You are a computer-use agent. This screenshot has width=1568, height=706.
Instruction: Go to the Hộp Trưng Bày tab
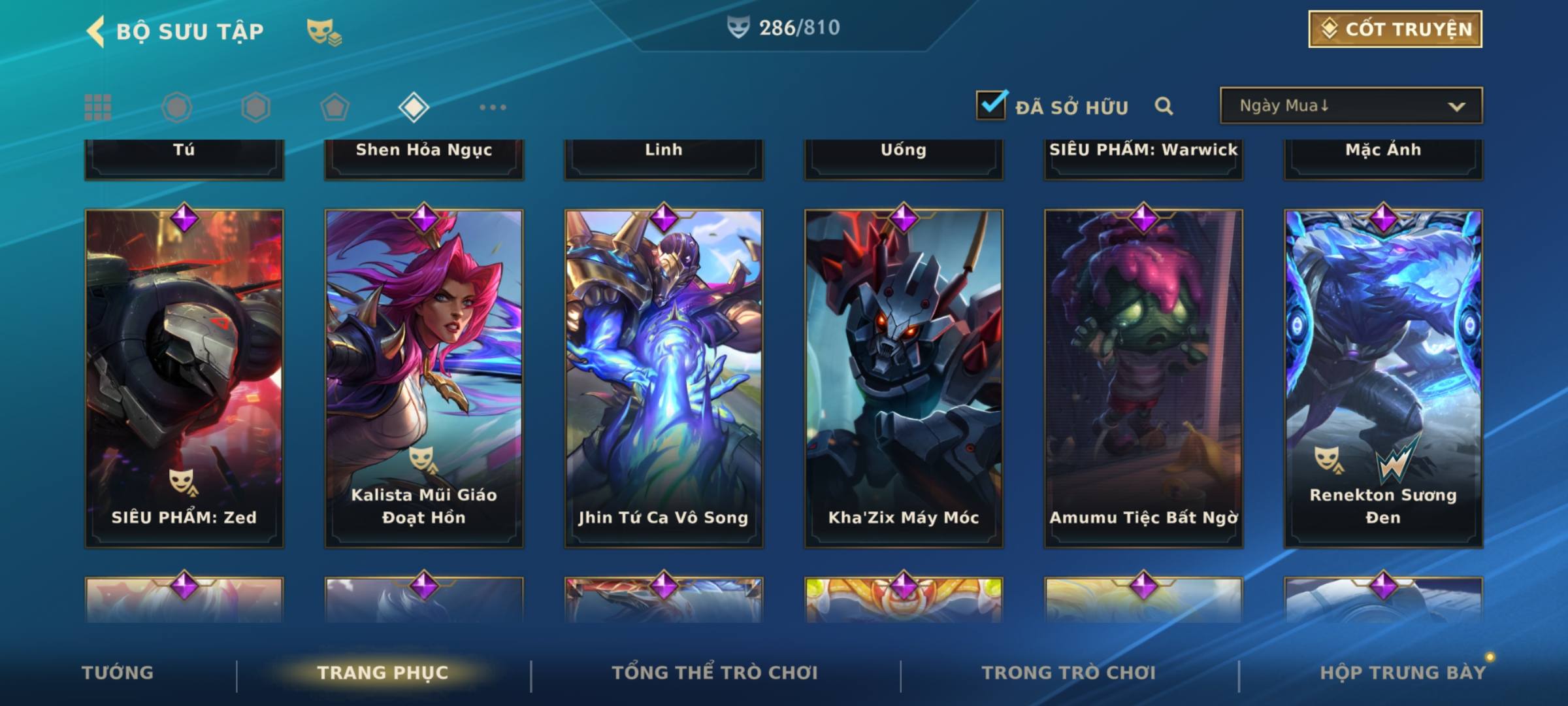pos(1403,673)
